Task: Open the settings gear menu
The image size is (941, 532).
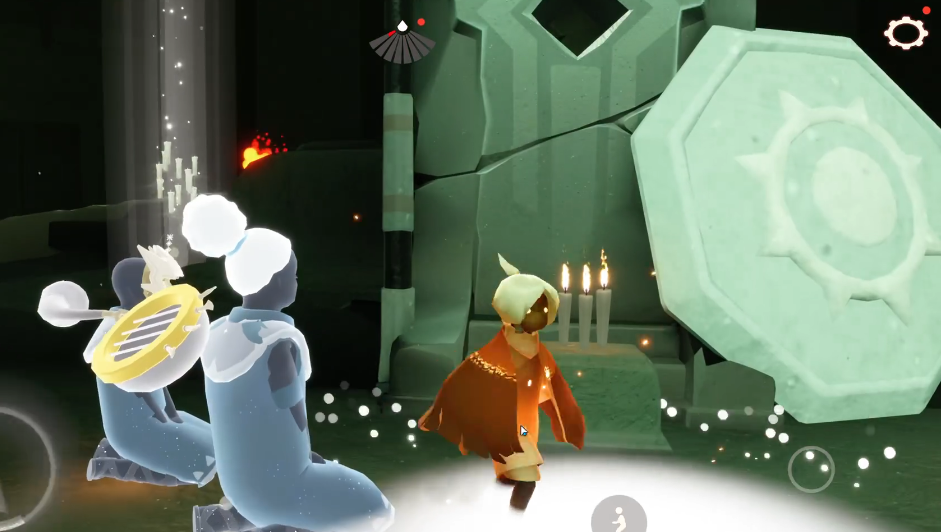Action: [x=905, y=33]
